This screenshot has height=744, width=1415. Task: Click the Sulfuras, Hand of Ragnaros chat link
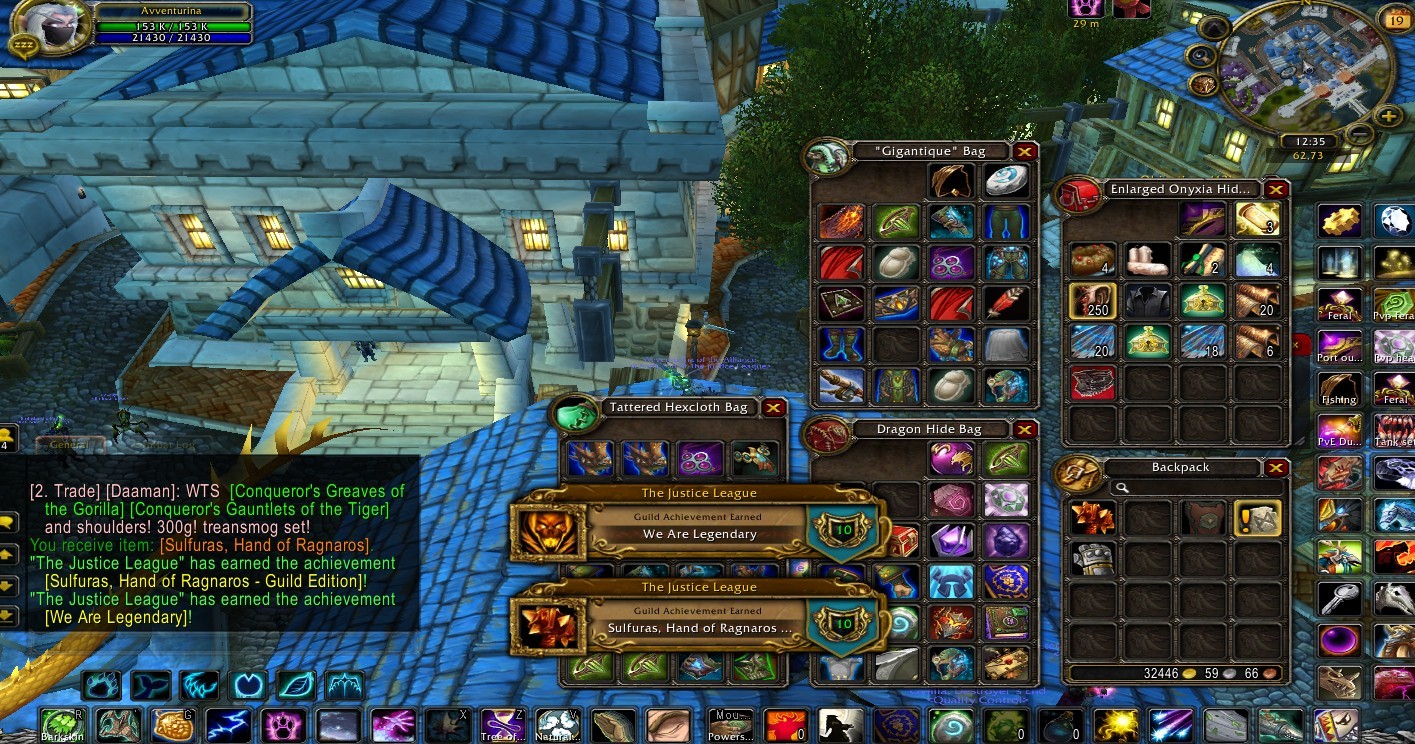pos(265,545)
